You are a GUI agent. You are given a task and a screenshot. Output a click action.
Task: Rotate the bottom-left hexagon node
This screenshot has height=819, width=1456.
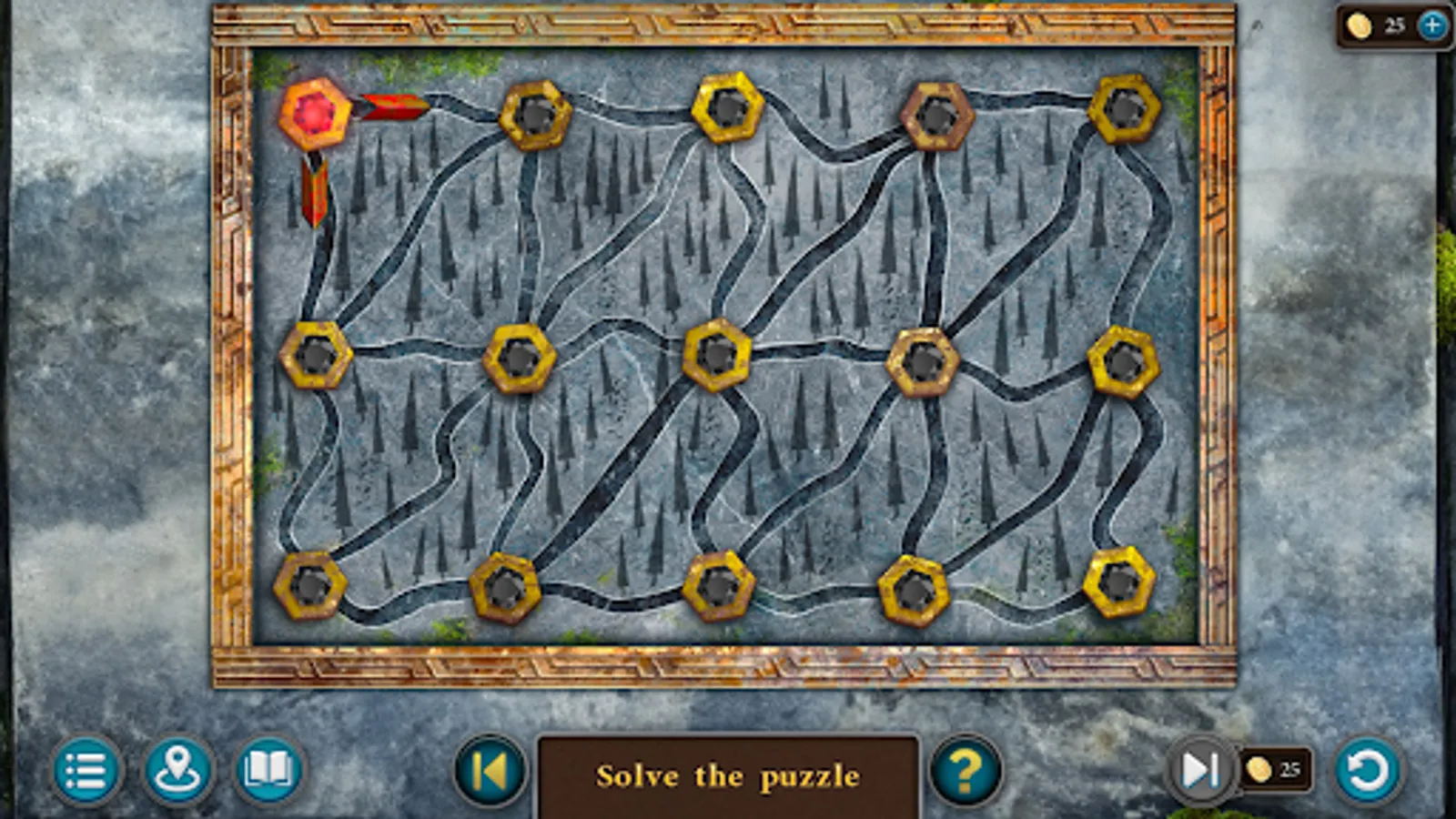pos(310,587)
